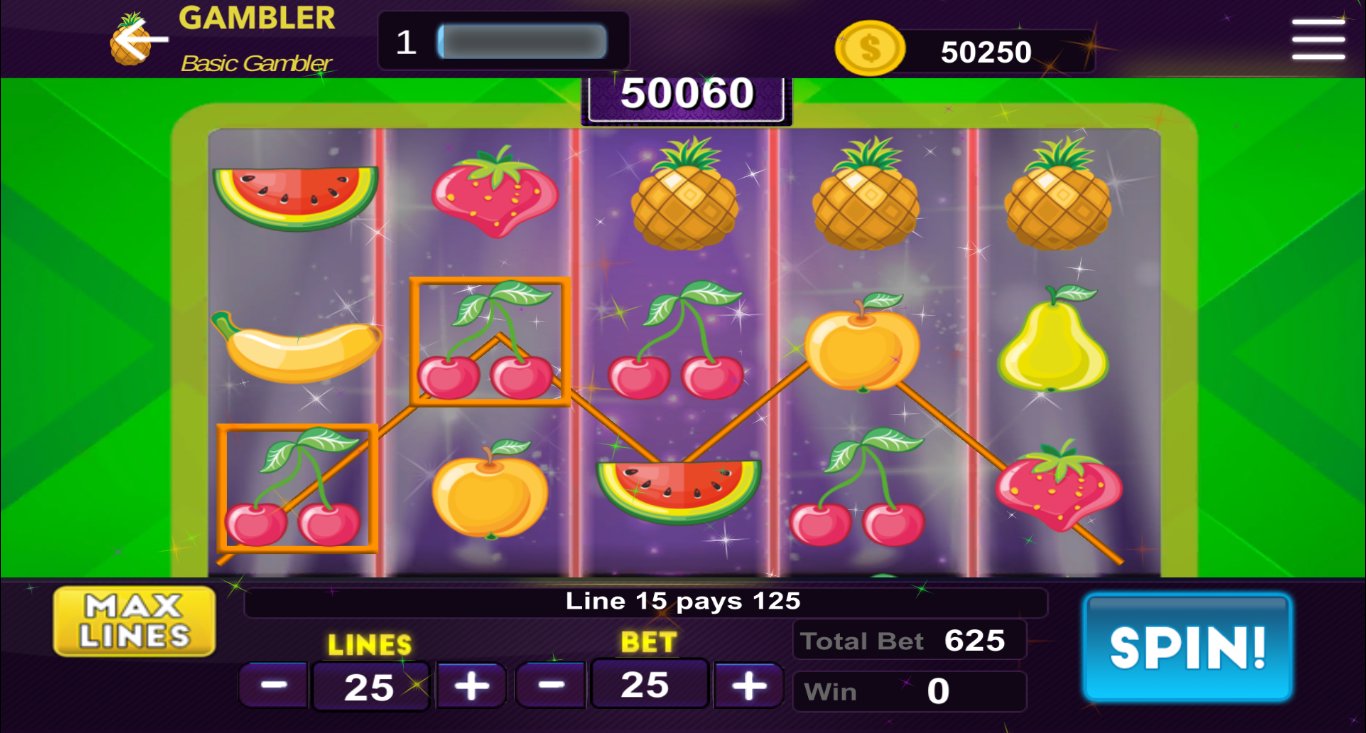Viewport: 1366px width, 733px height.
Task: Click the Basic Gambler subtitle
Action: pos(256,63)
